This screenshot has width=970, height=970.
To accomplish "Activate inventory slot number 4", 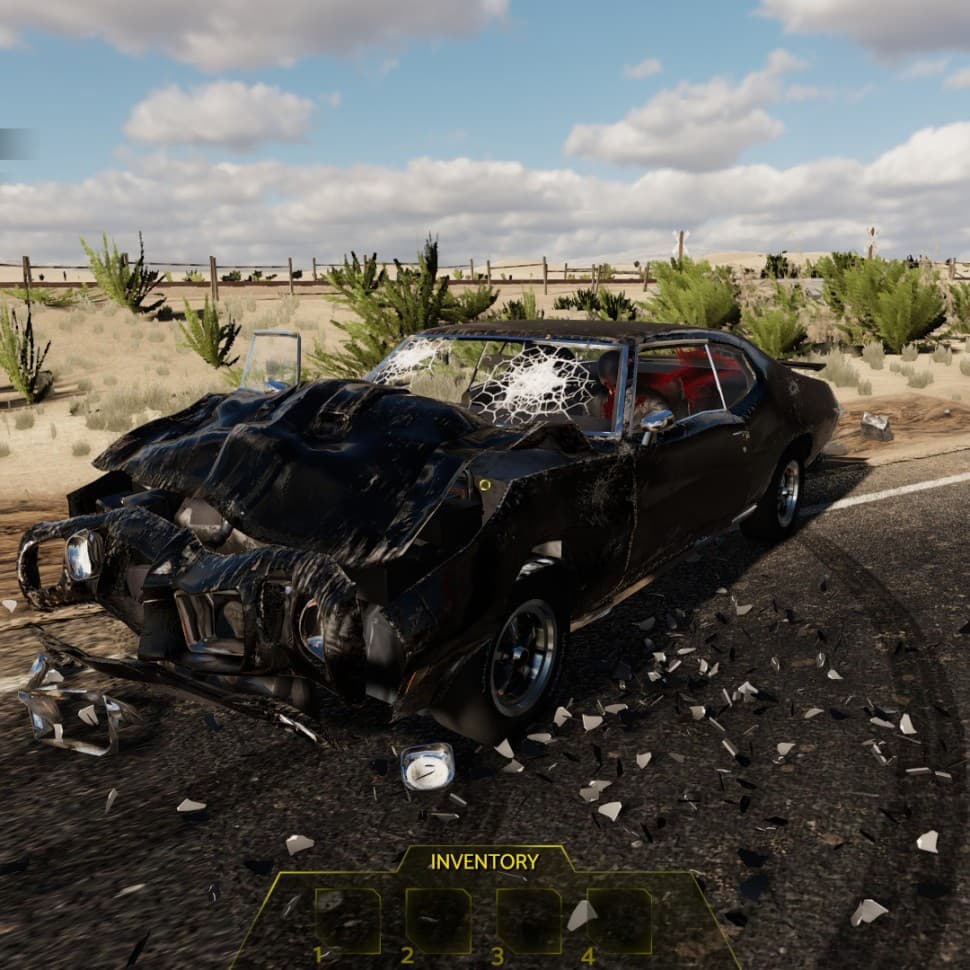I will [x=619, y=920].
